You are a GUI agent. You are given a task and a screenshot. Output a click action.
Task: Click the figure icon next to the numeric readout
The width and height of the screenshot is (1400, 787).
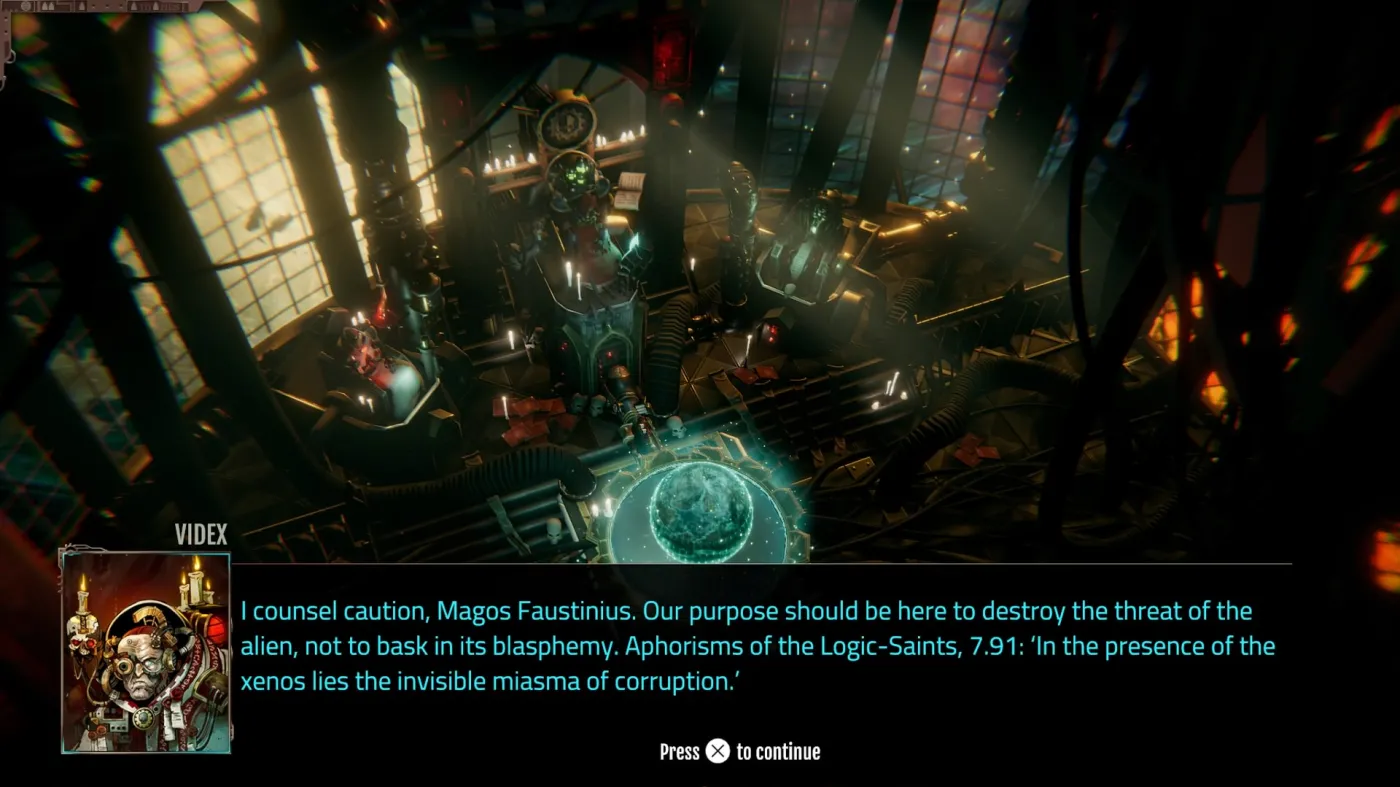tap(156, 6)
